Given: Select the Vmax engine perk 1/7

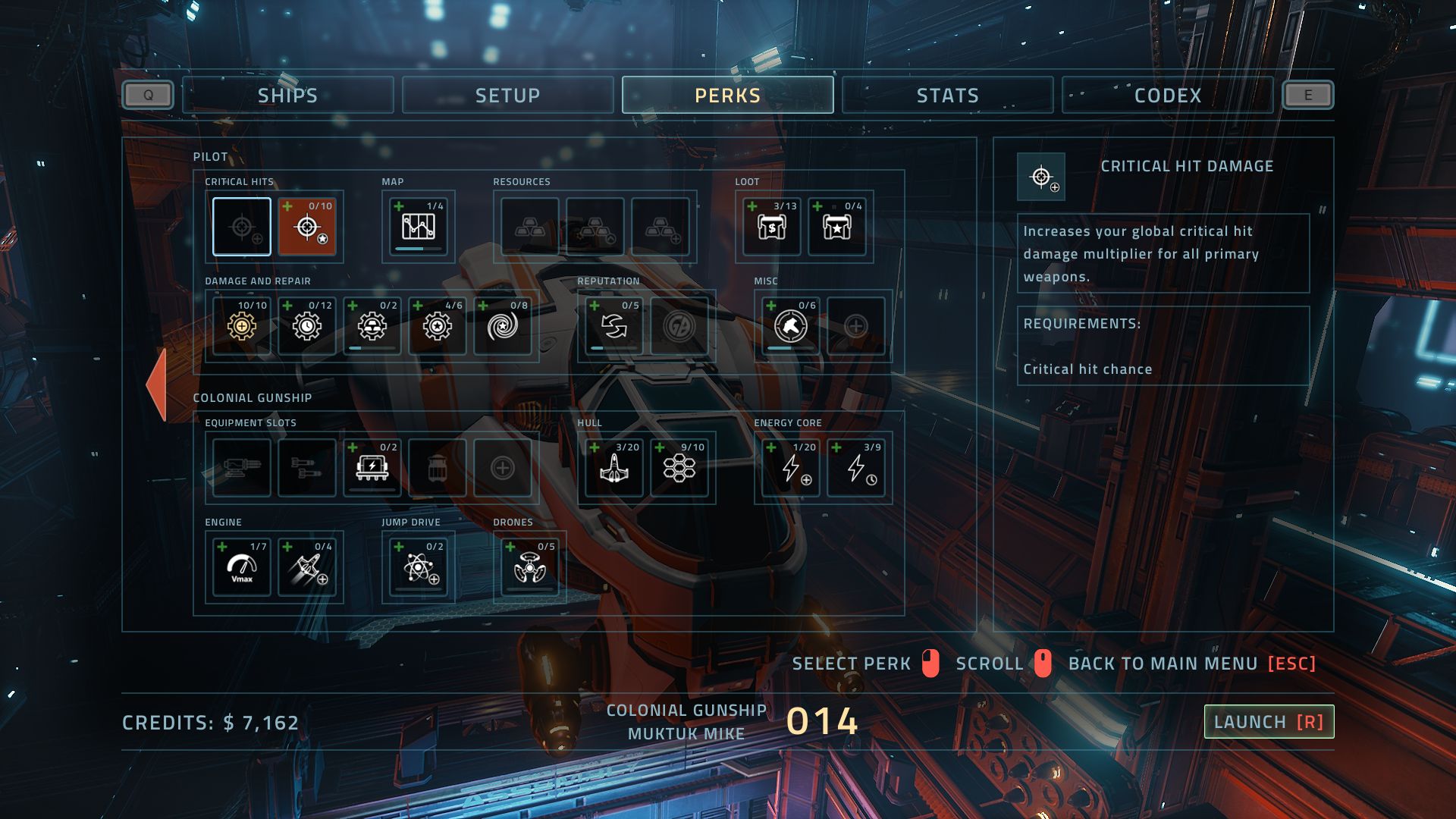Looking at the screenshot, I should pos(242,567).
